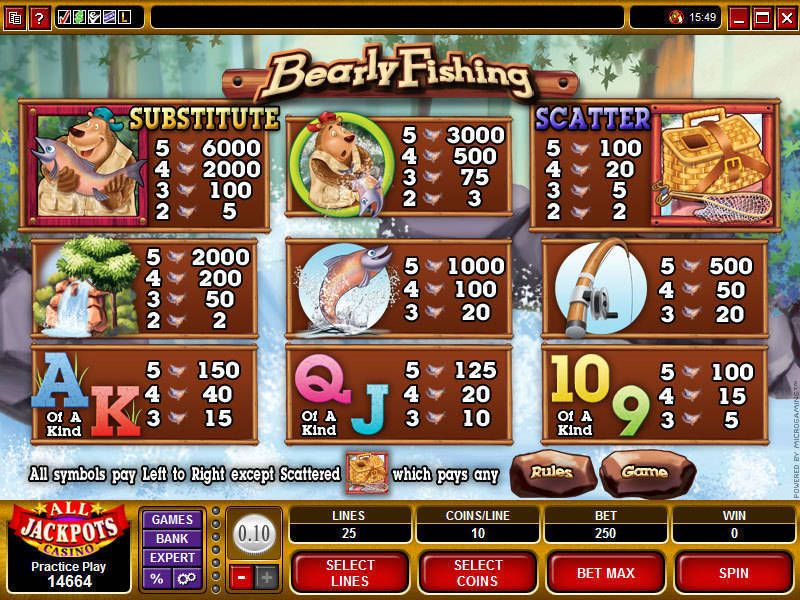Open the menu icon left of help
The height and width of the screenshot is (600, 800).
coord(15,17)
